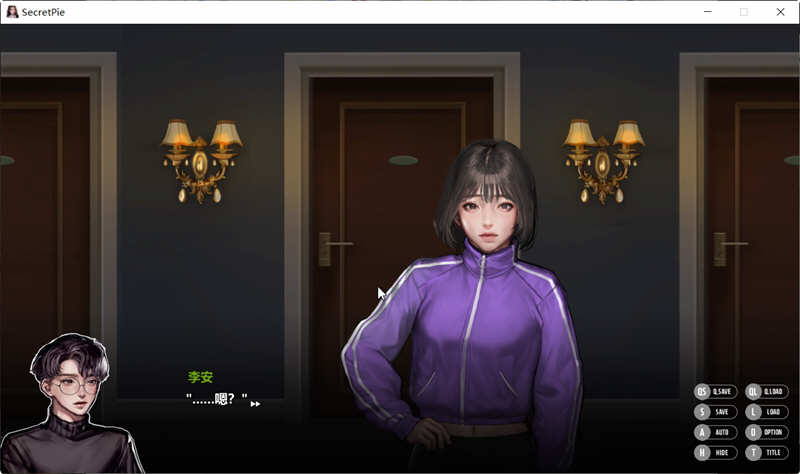Close the SecretPie window
The width and height of the screenshot is (800, 474).
click(780, 12)
